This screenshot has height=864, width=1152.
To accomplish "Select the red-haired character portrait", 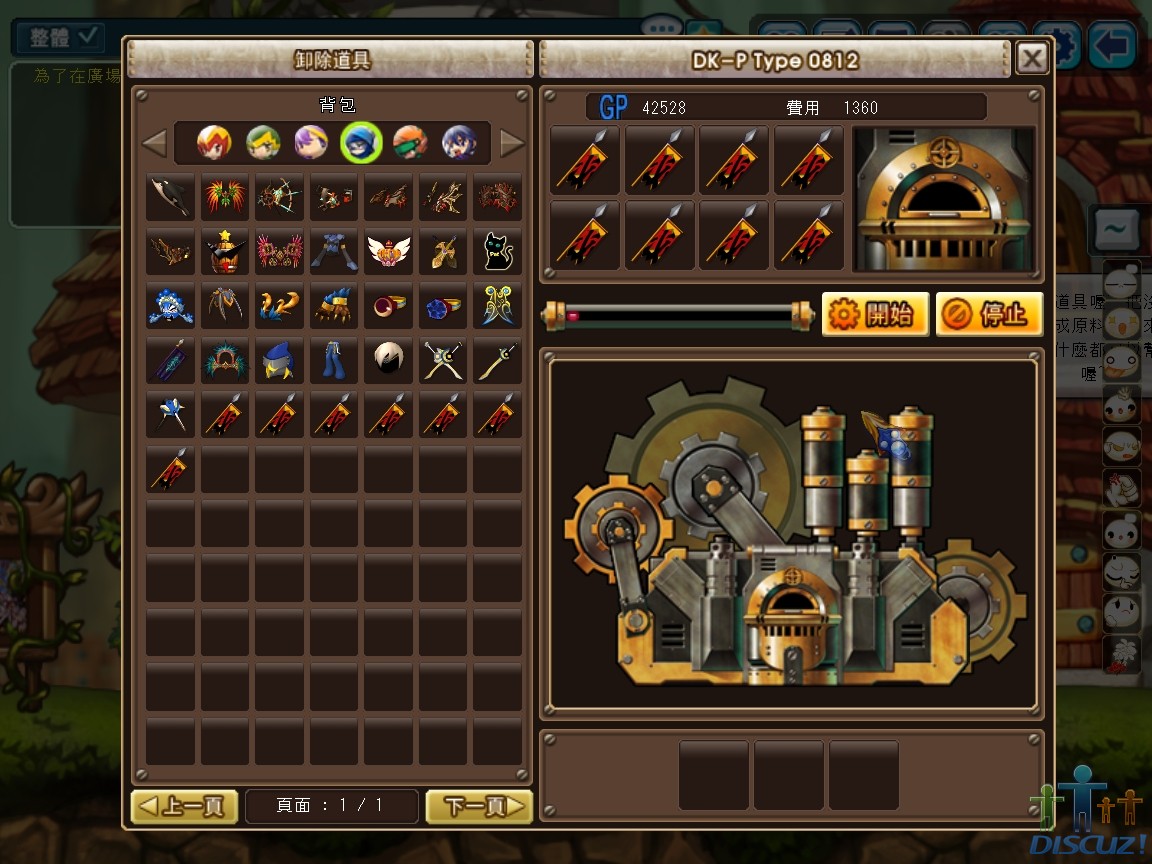I will [x=213, y=143].
